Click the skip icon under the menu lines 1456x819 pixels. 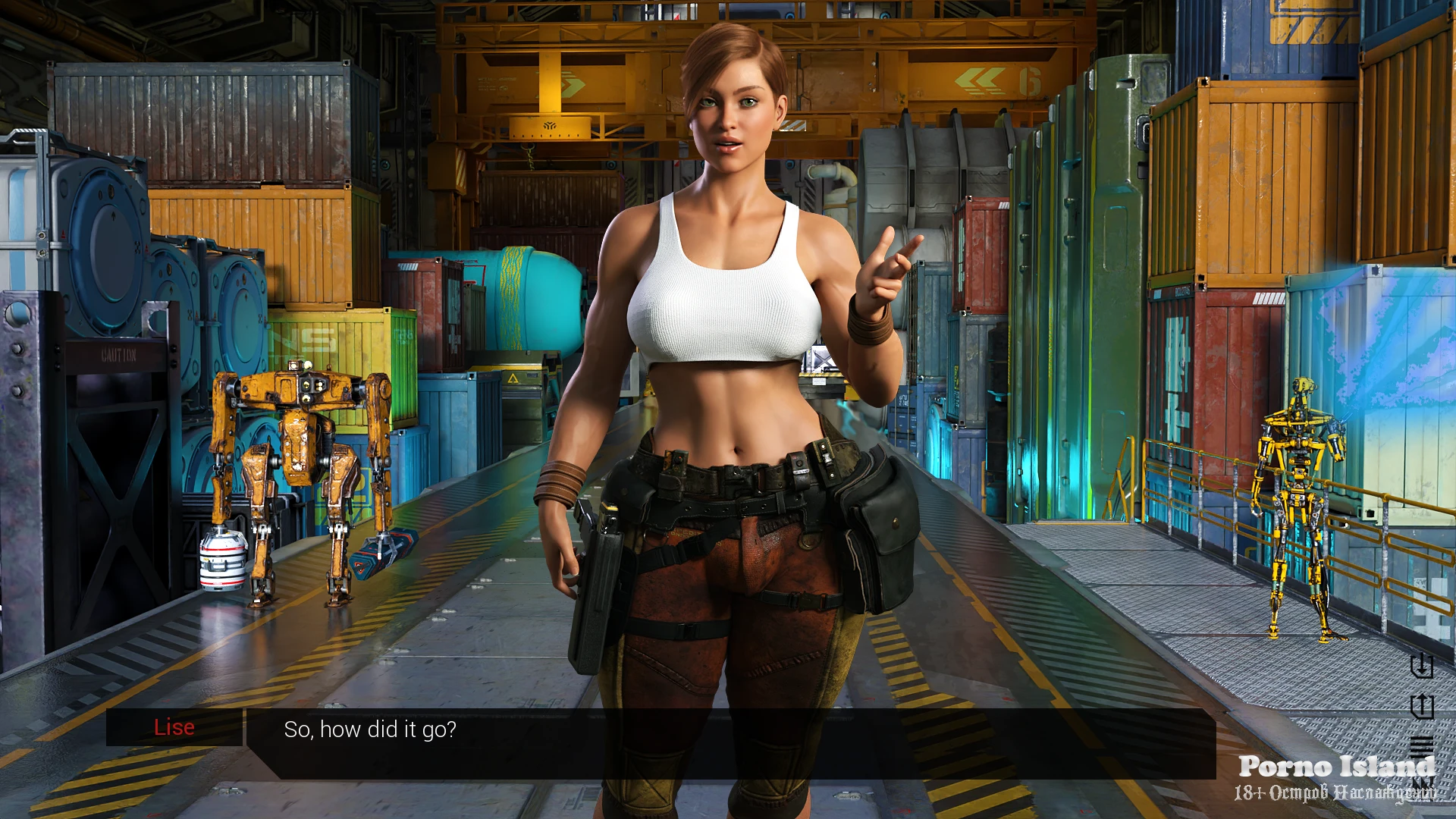tap(1423, 784)
